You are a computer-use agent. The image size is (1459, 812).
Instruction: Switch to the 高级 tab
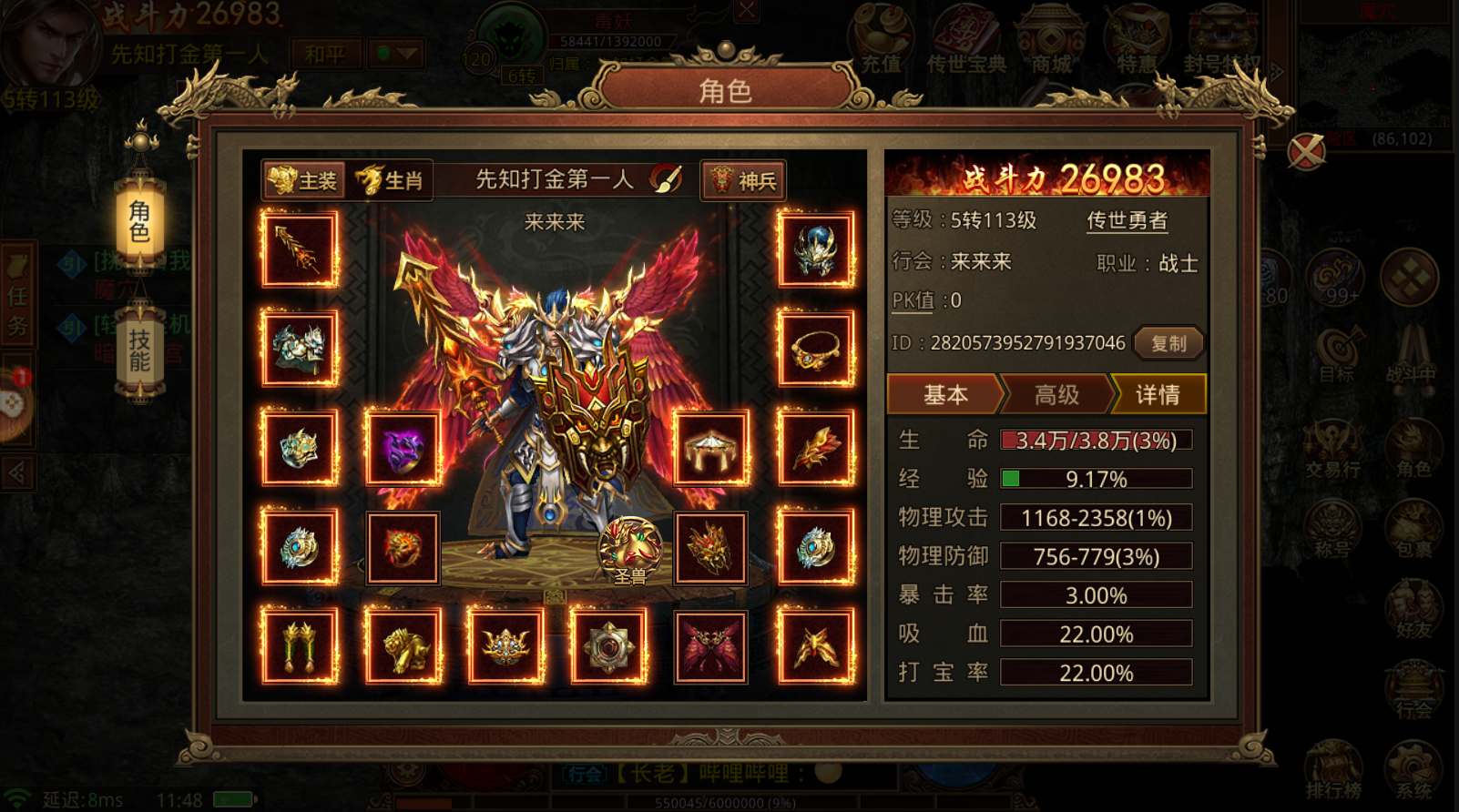coord(1056,394)
